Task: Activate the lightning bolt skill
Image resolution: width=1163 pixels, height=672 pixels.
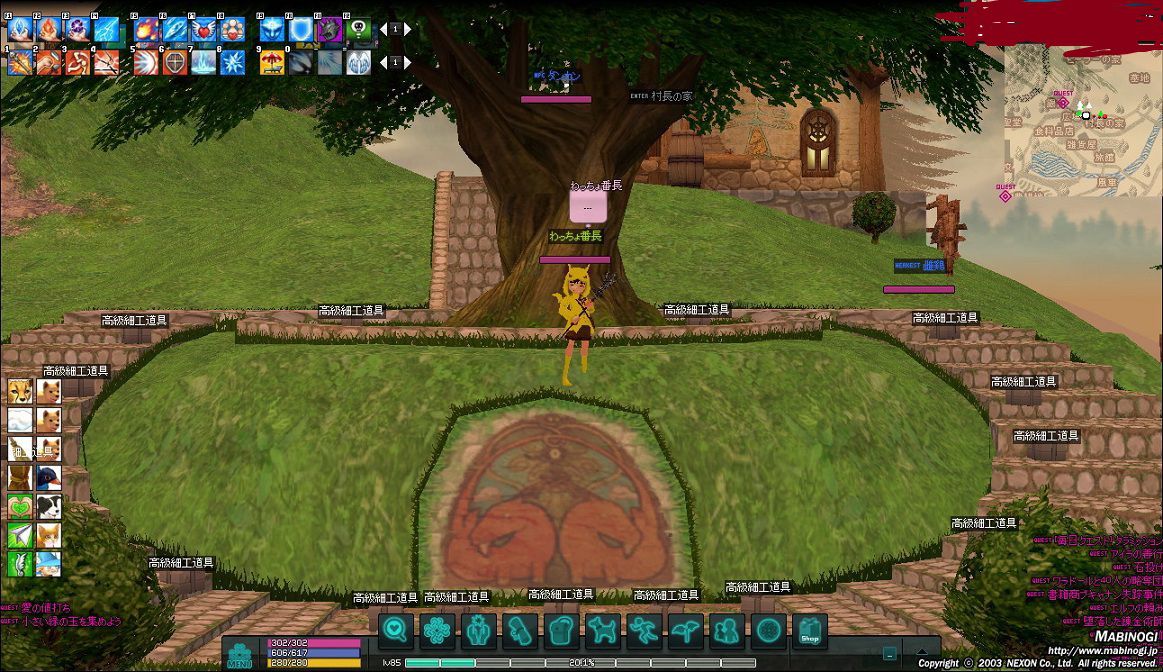Action: point(106,30)
